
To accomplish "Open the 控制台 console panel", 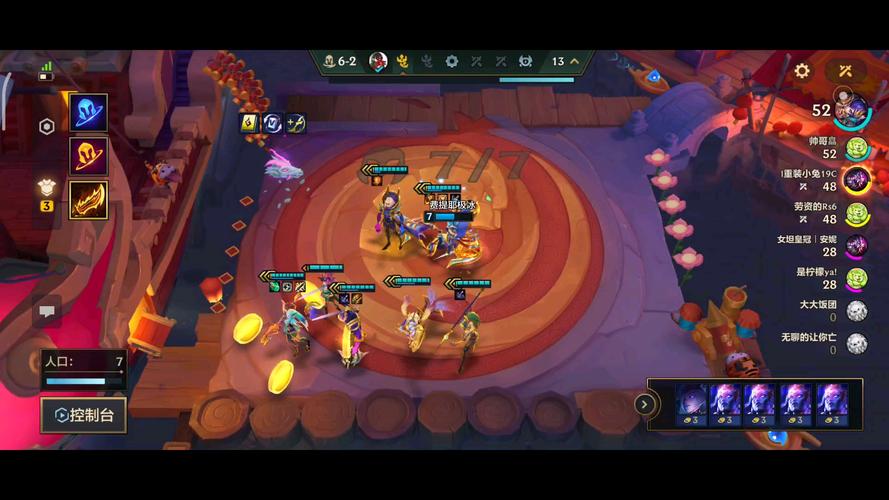I will [x=84, y=414].
